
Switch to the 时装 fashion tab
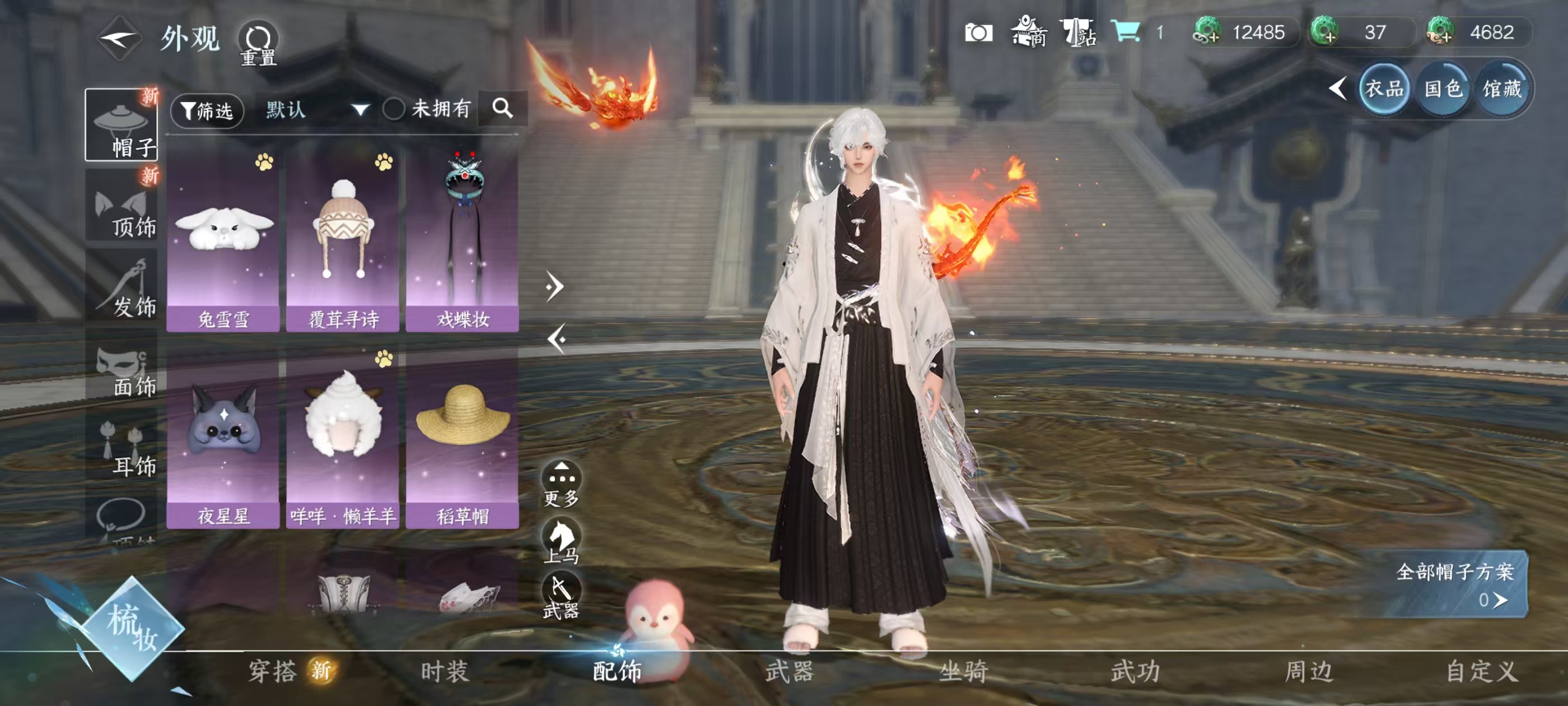tap(444, 671)
